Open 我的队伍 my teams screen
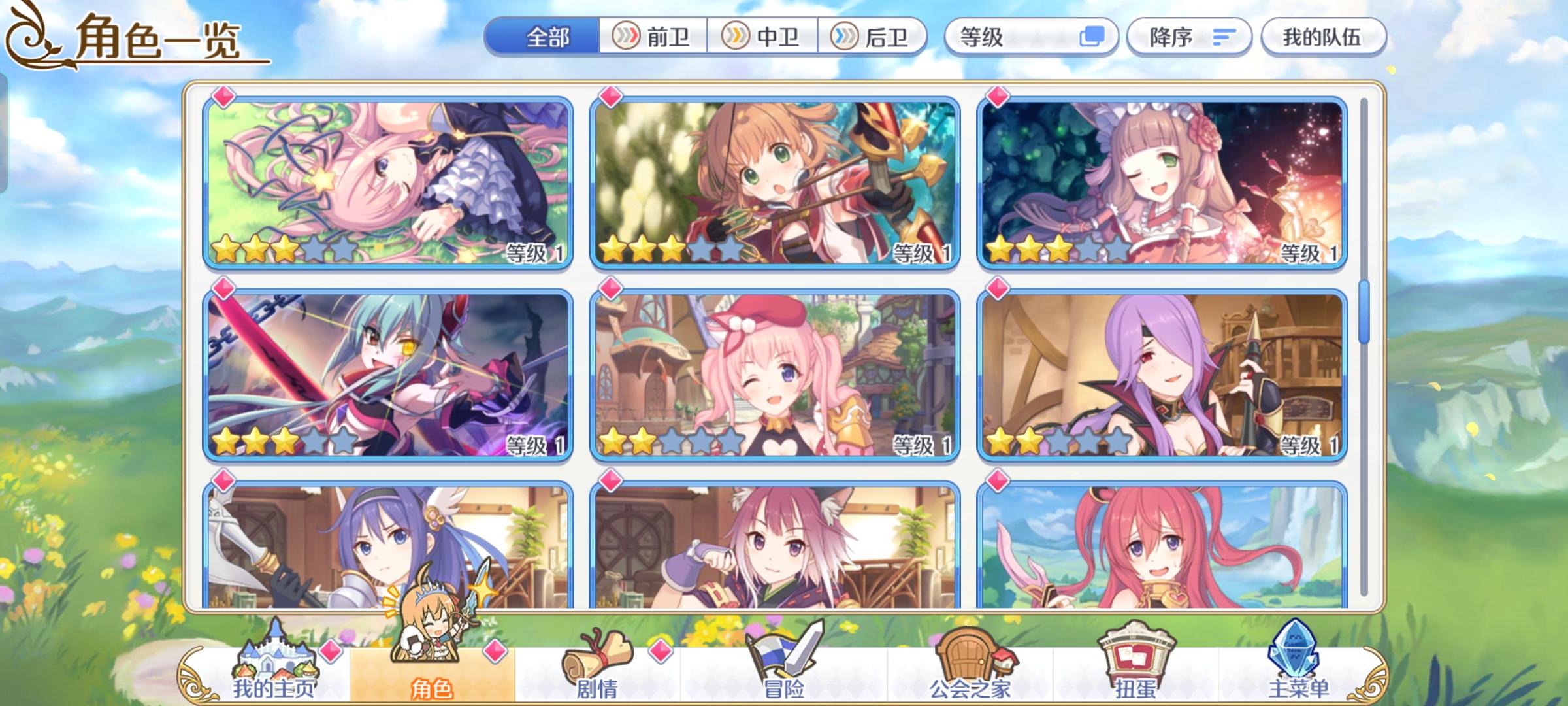This screenshot has height=706, width=1568. pos(1322,37)
